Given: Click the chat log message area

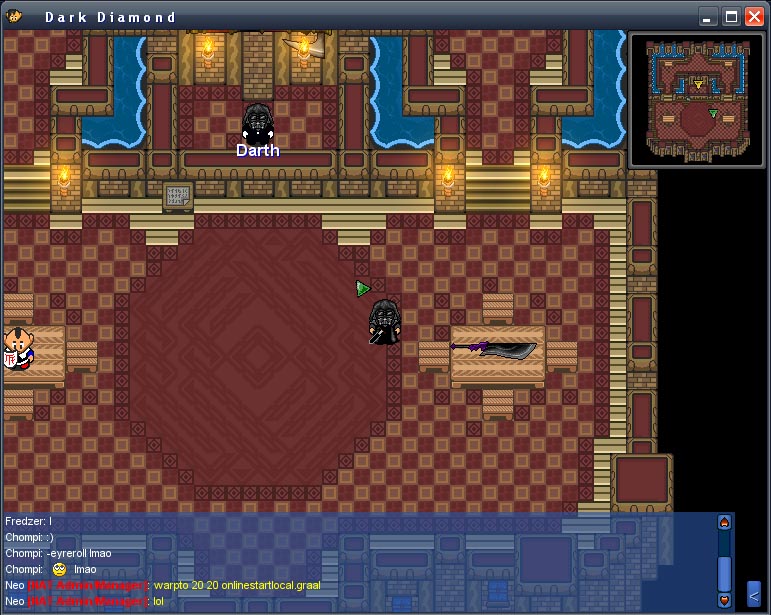Looking at the screenshot, I should pos(350,560).
